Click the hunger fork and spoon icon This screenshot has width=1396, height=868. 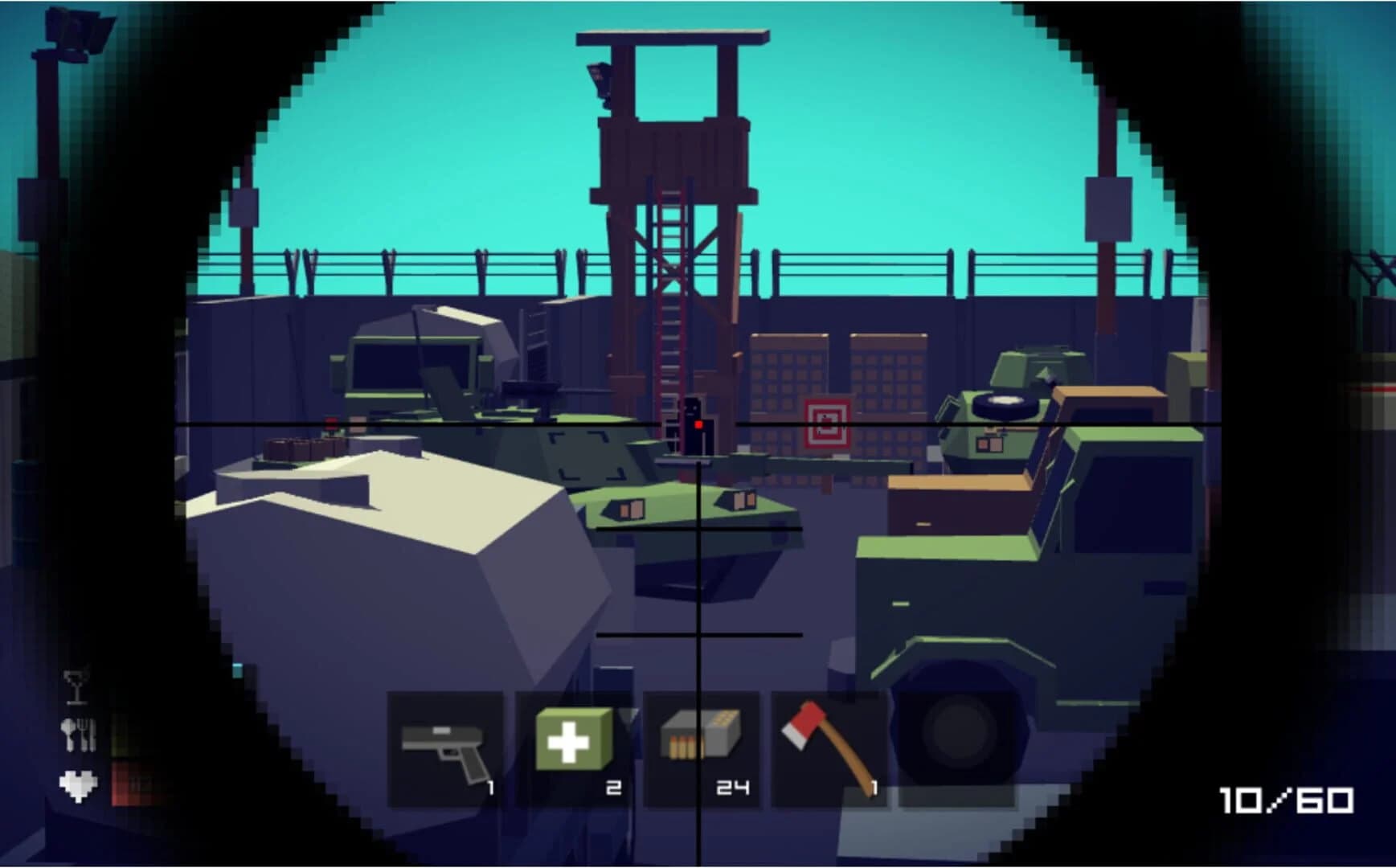pyautogui.click(x=77, y=735)
